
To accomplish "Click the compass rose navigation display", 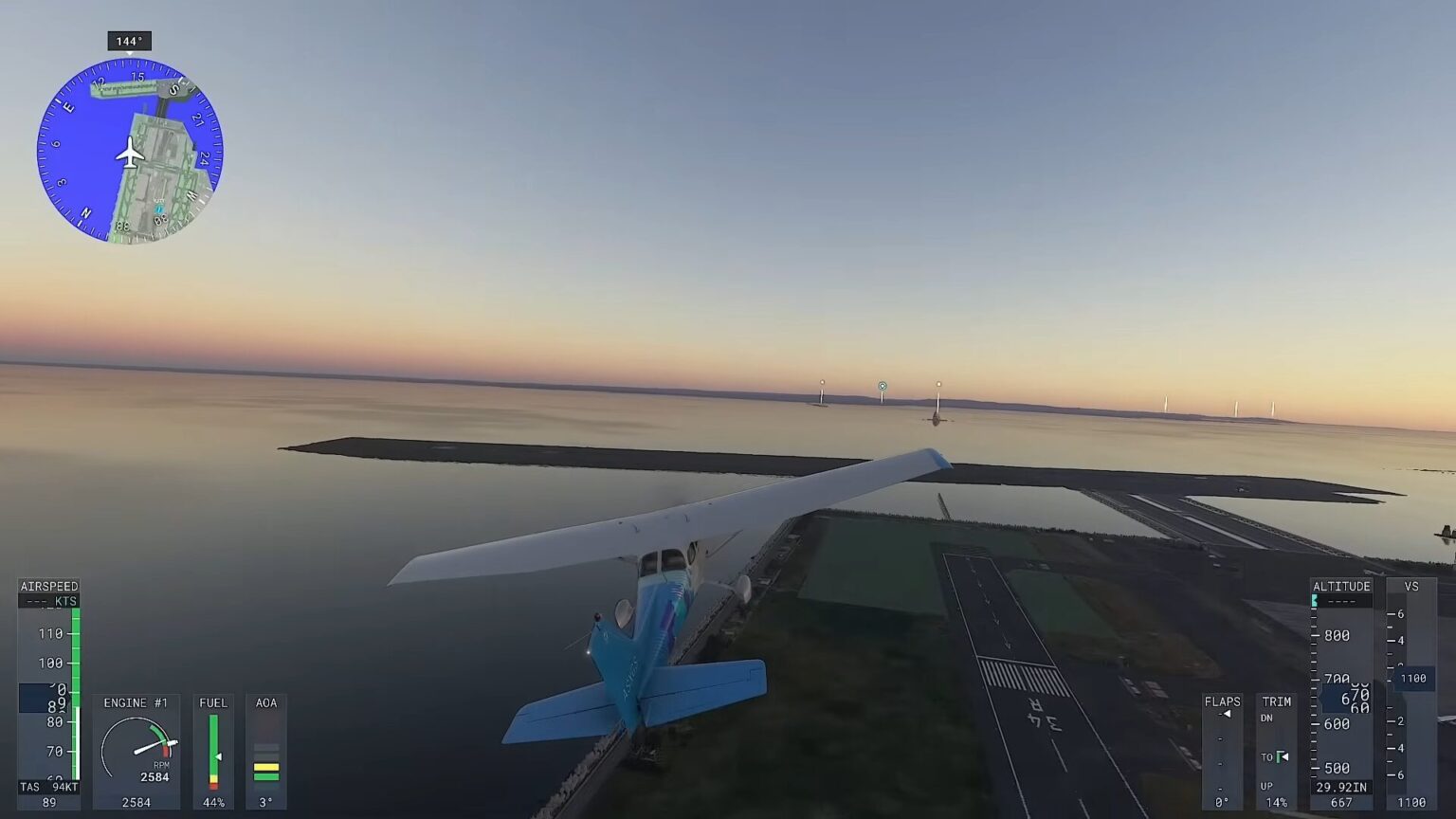I will [133, 149].
